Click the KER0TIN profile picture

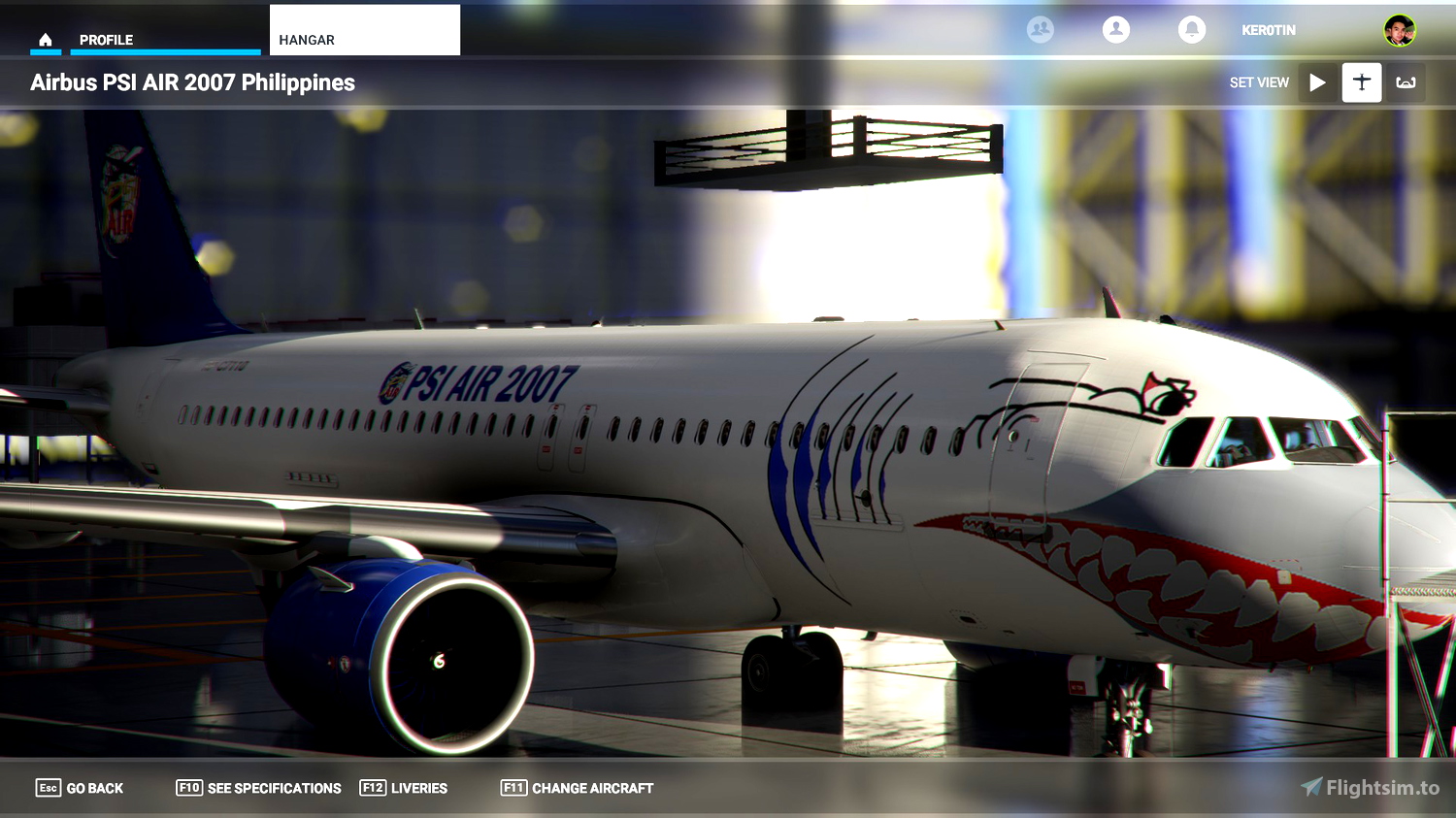click(x=1400, y=29)
